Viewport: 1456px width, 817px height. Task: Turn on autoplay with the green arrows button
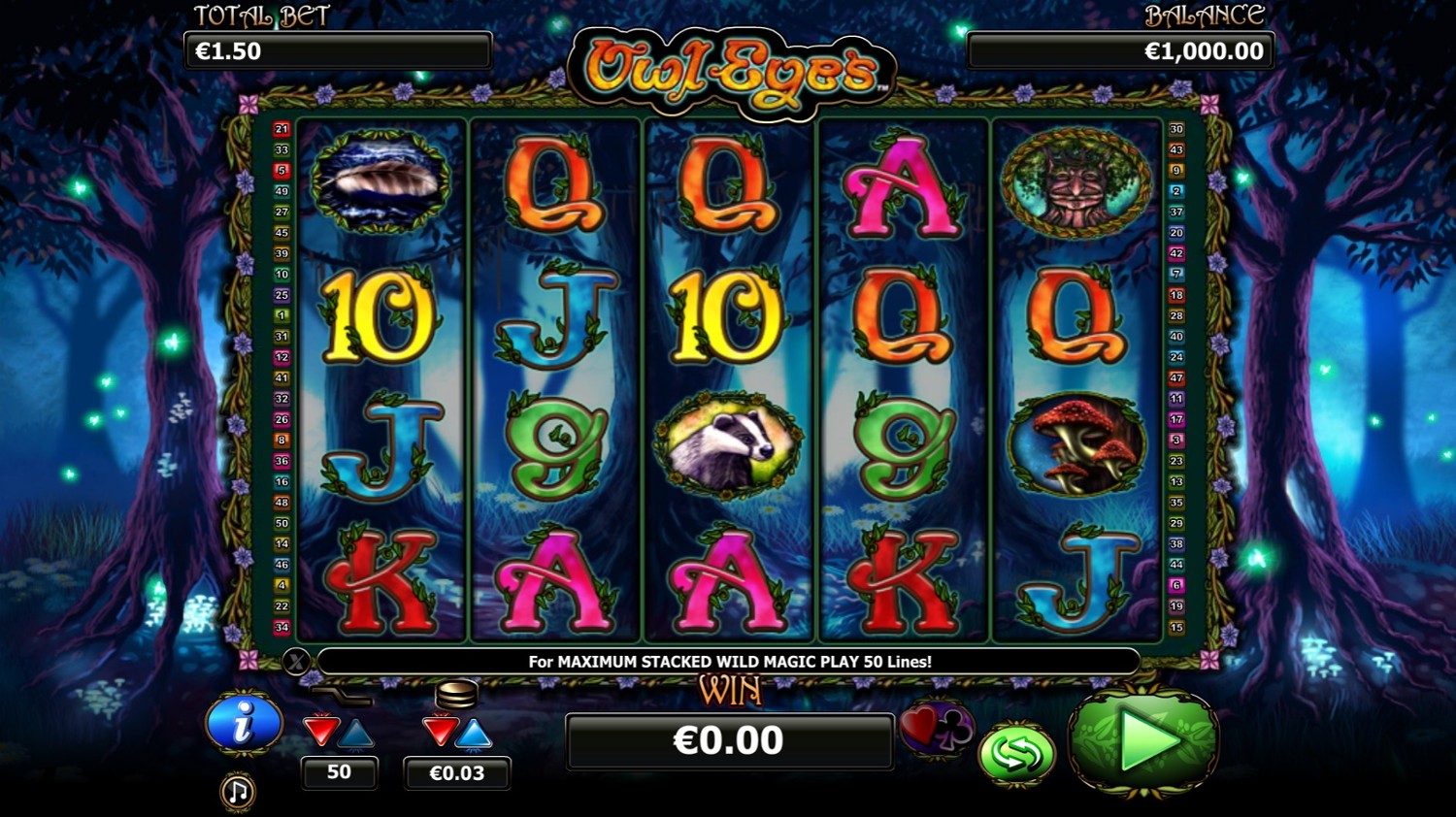point(1015,754)
